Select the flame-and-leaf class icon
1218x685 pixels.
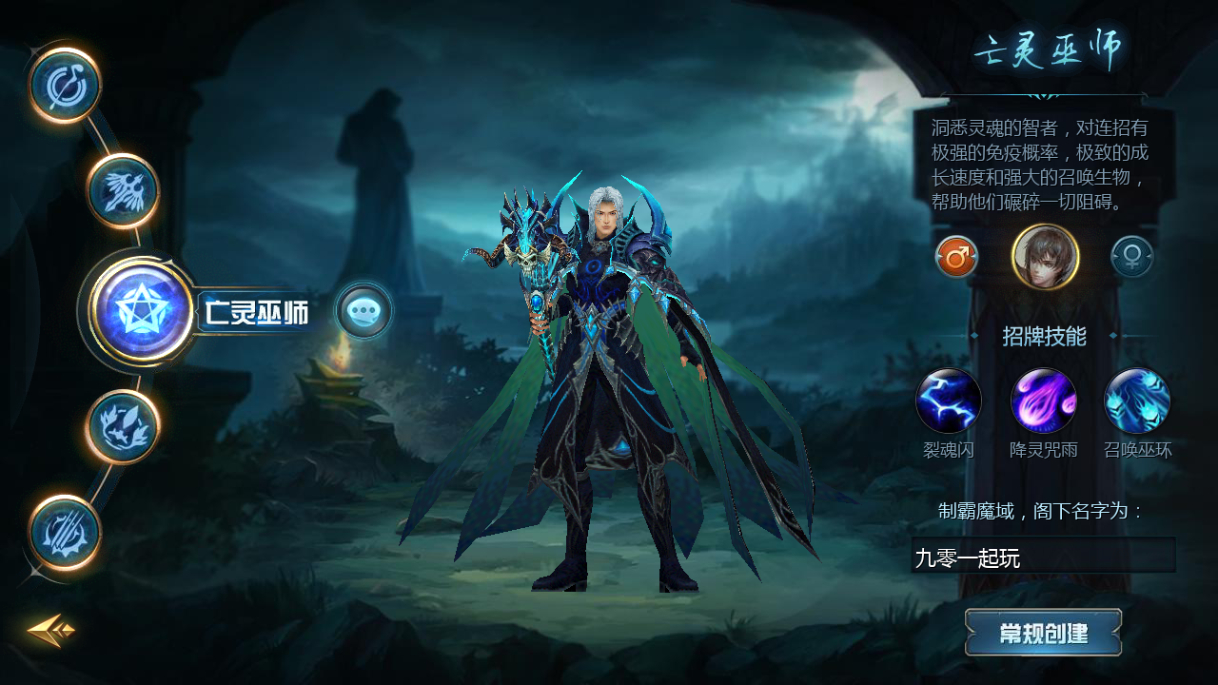pos(122,426)
